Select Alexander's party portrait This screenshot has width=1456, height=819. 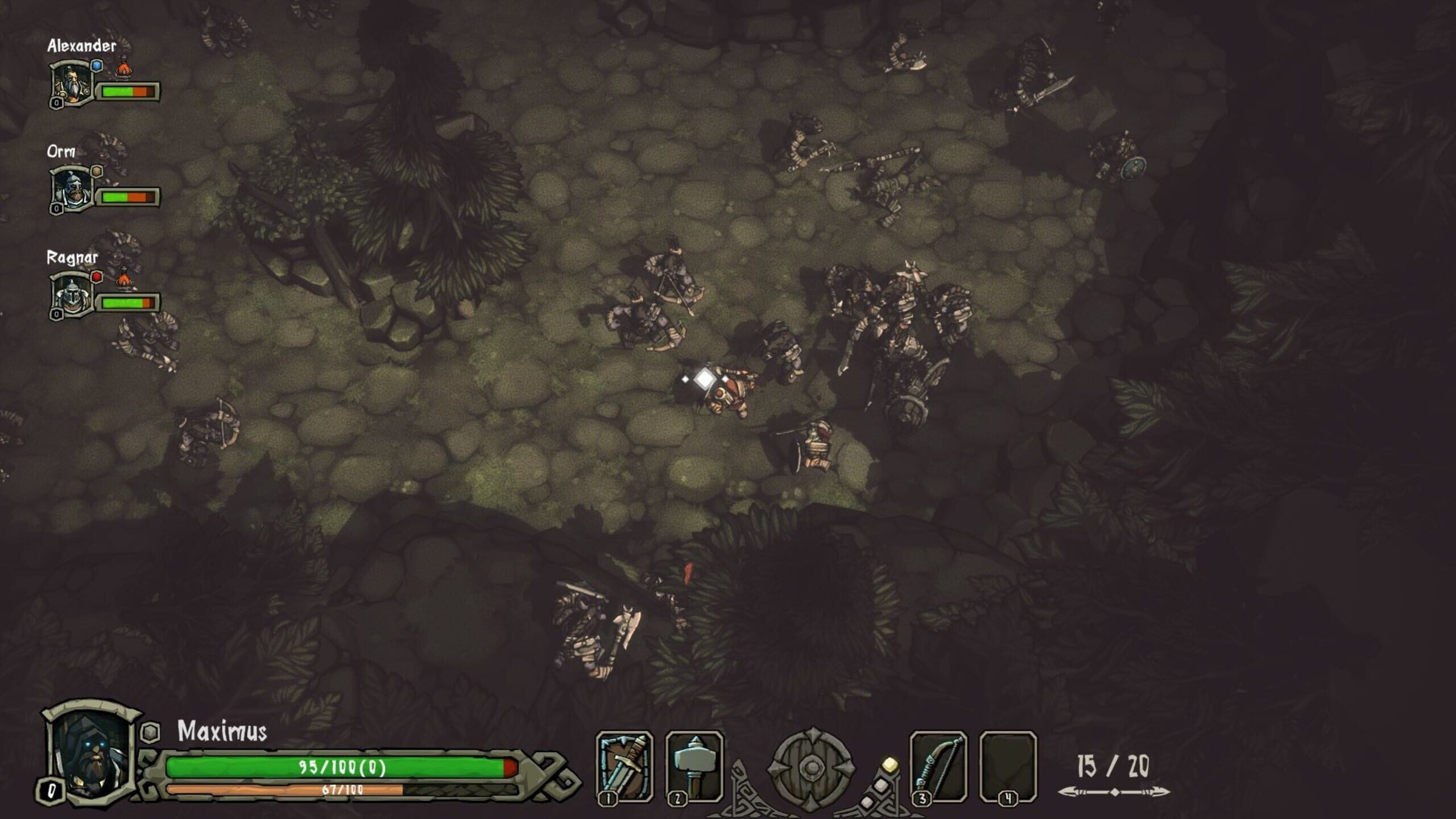(72, 84)
